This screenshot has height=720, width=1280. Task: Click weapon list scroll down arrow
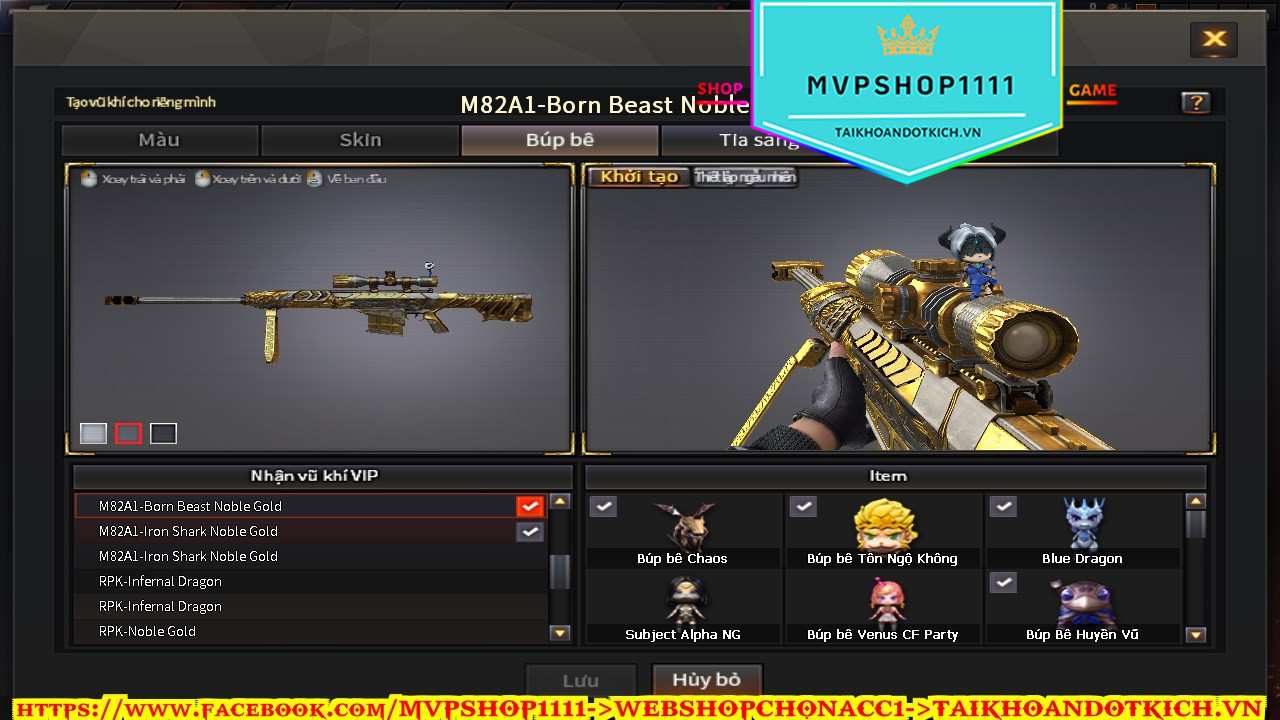[560, 632]
